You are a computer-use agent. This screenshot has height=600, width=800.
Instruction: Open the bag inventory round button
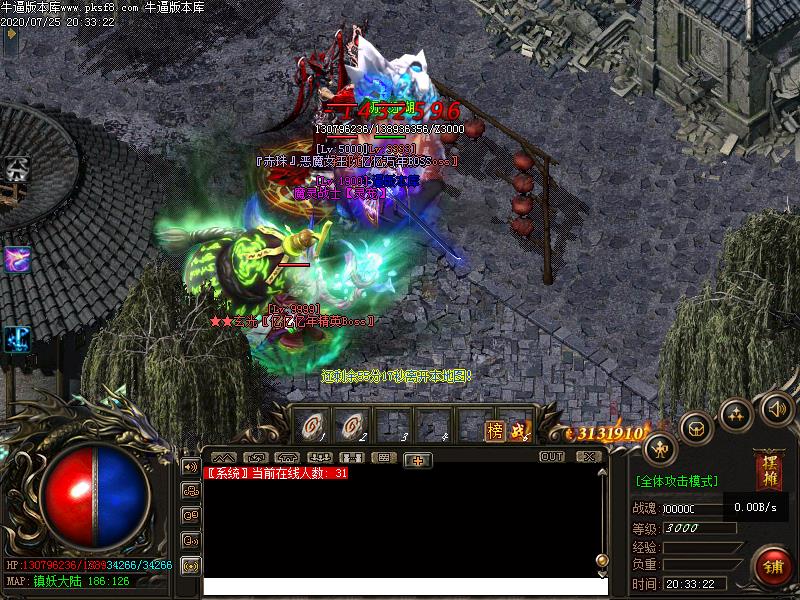click(x=696, y=428)
